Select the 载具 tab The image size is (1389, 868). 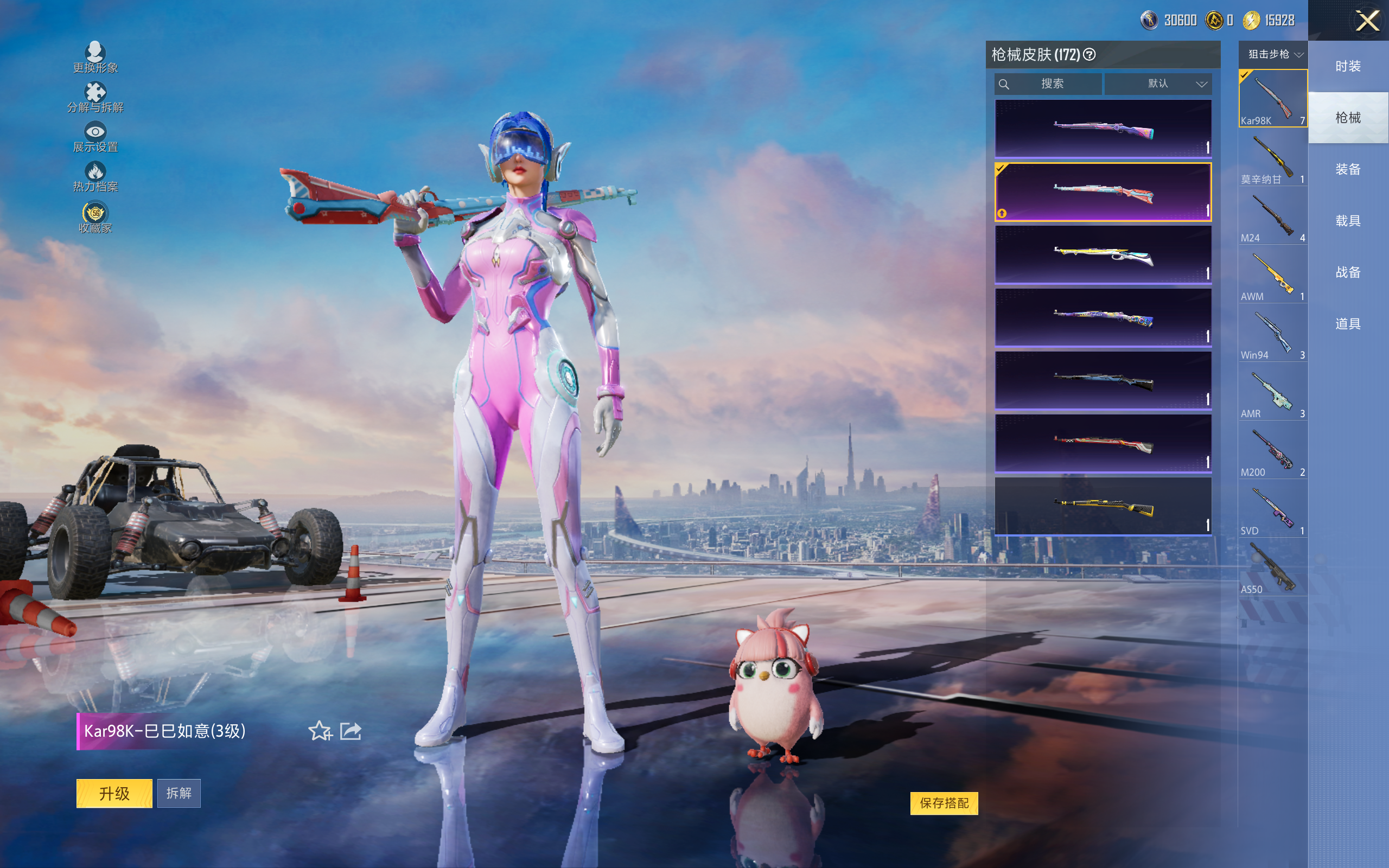[x=1348, y=221]
